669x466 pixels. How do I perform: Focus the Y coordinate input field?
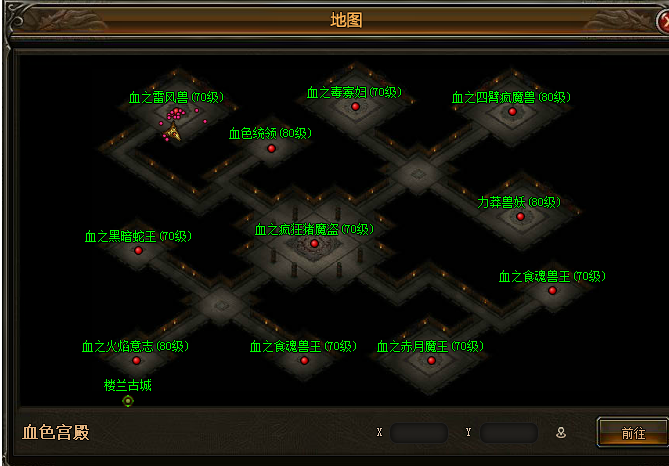[x=508, y=433]
